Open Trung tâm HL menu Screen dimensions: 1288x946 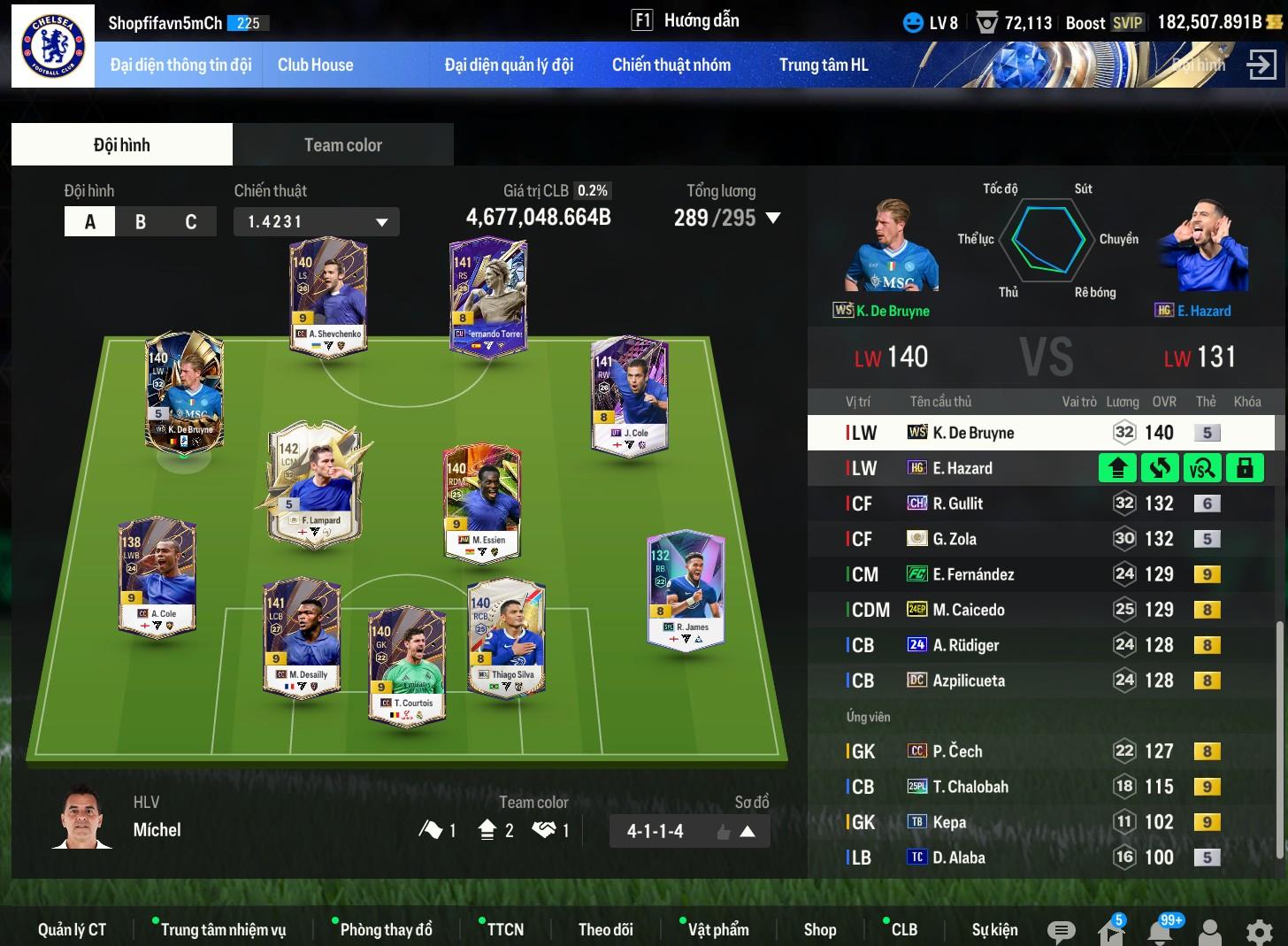pyautogui.click(x=823, y=65)
